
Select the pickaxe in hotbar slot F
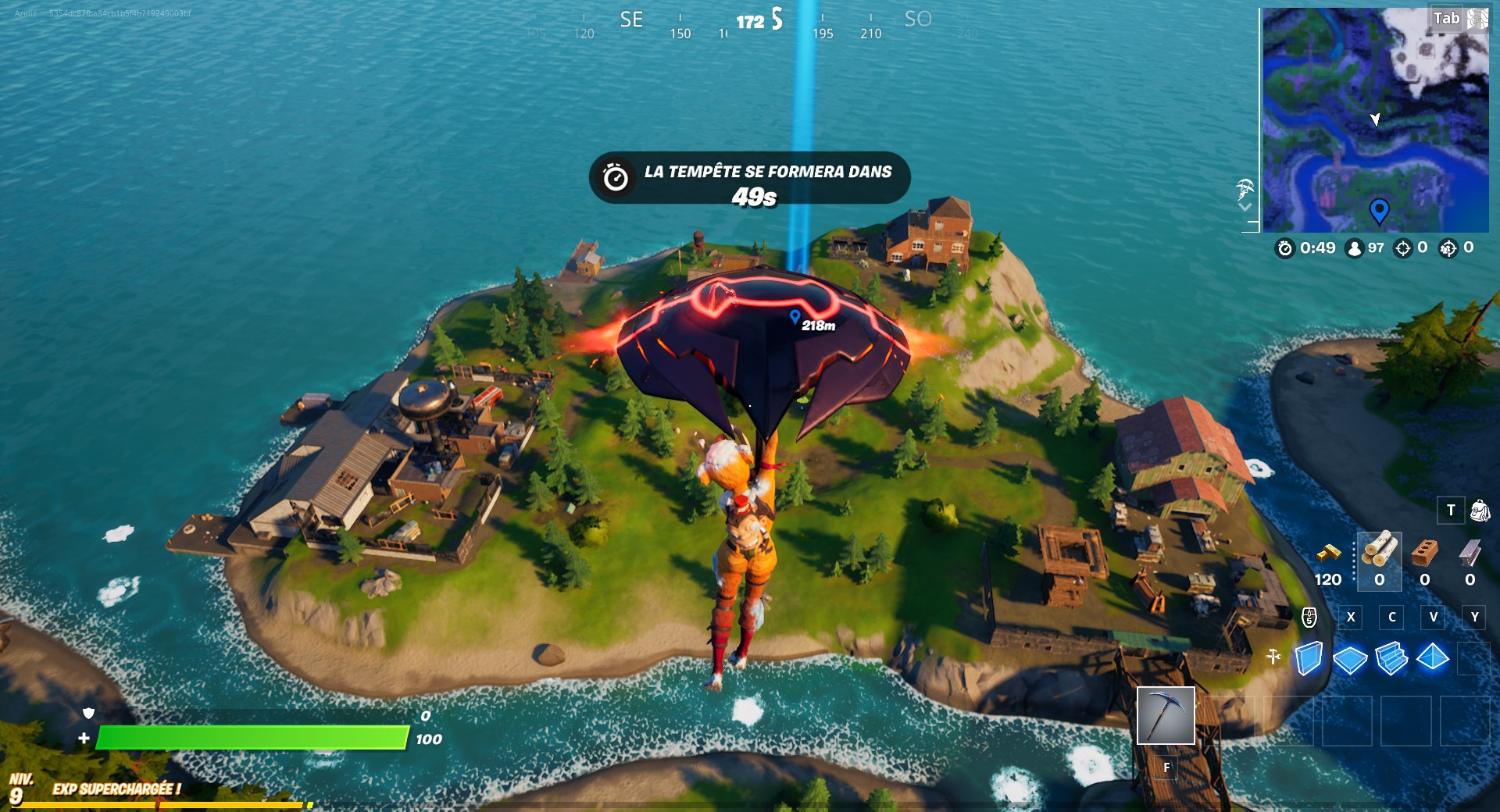1166,717
